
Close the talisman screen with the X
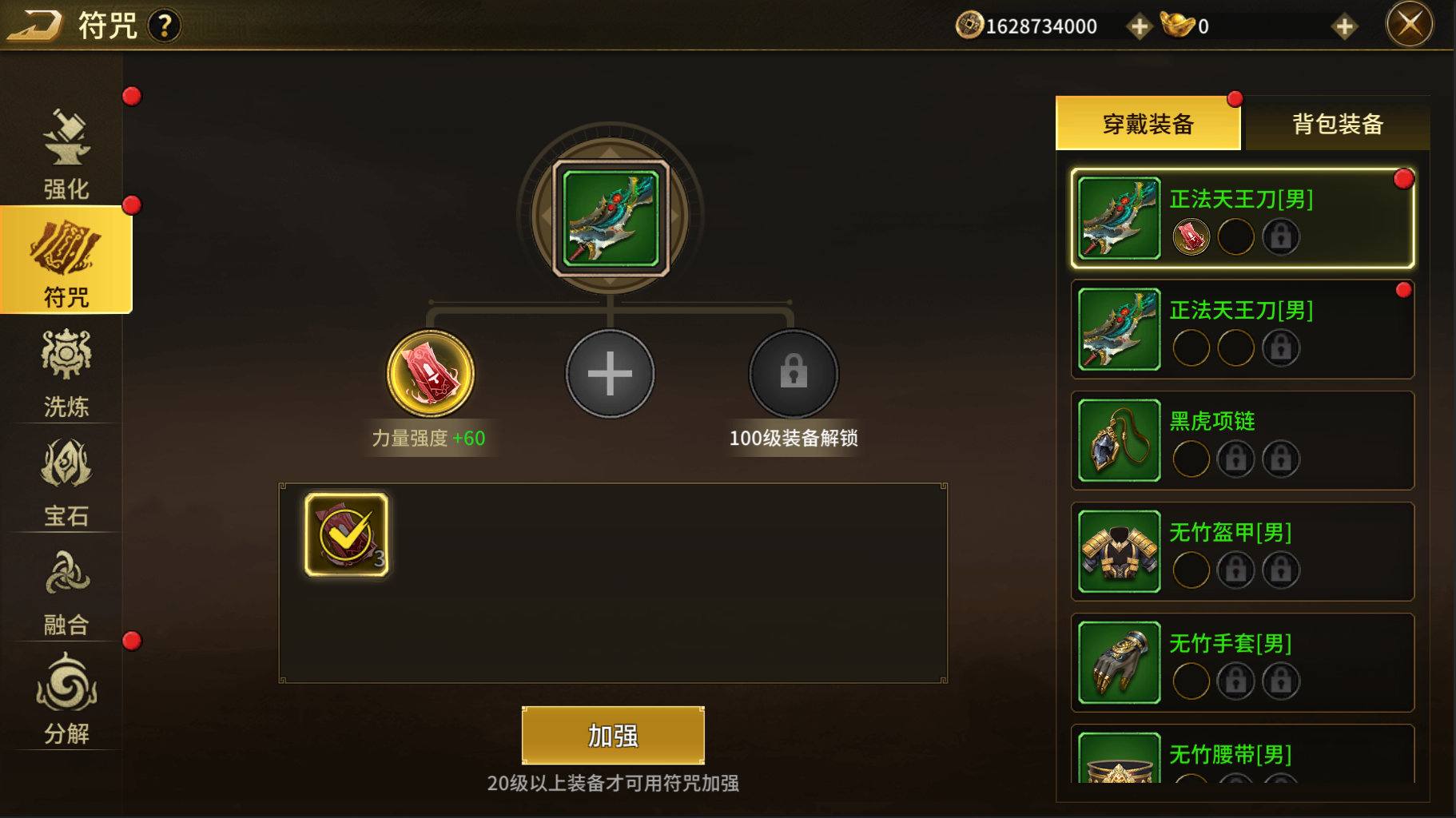(1409, 25)
